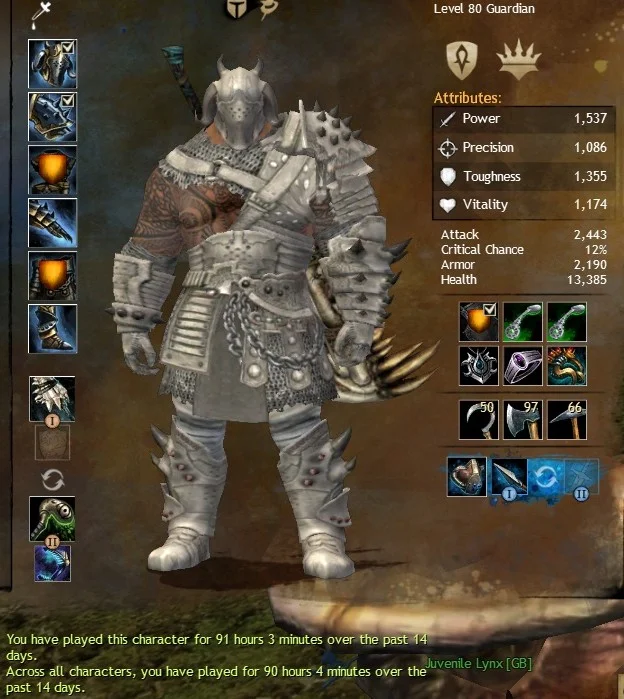Switch to the crown emblem attribute view

pyautogui.click(x=519, y=61)
